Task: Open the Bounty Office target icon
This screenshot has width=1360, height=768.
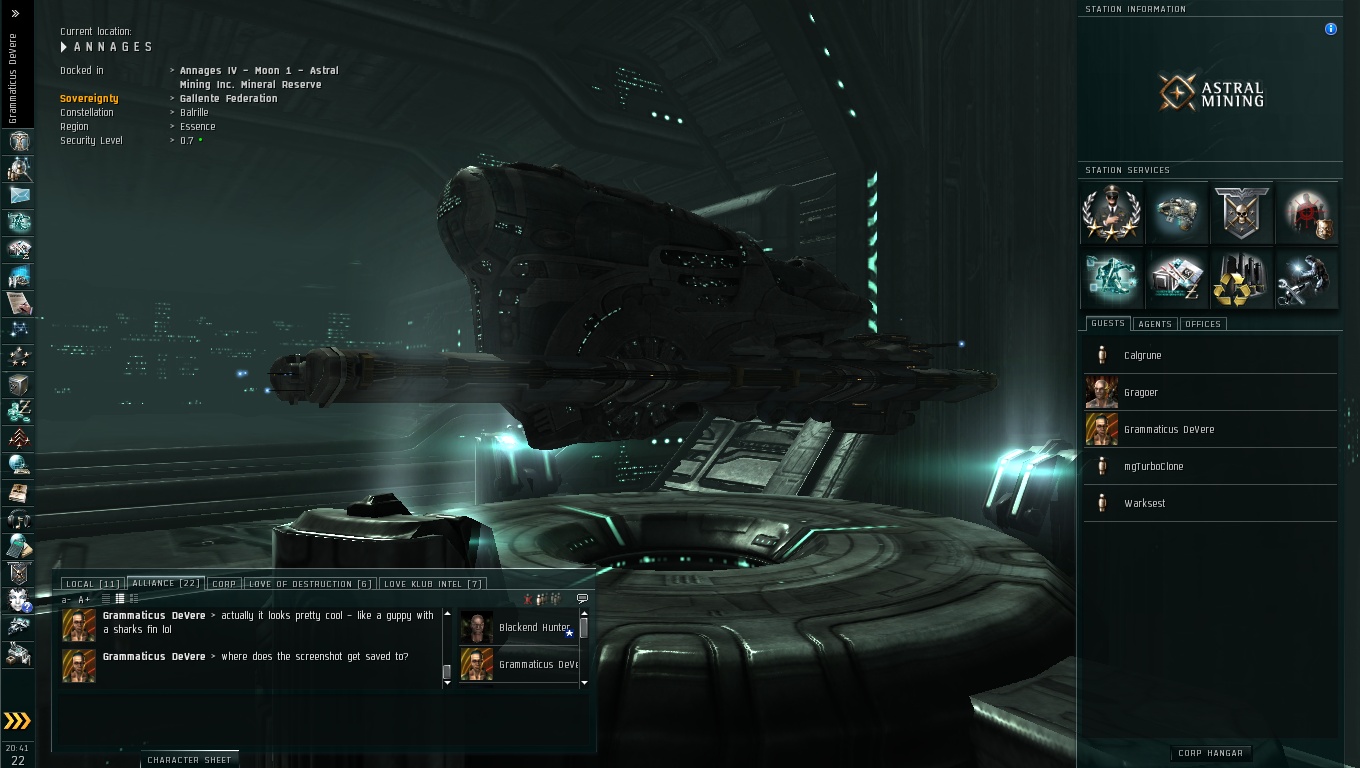Action: point(1307,213)
